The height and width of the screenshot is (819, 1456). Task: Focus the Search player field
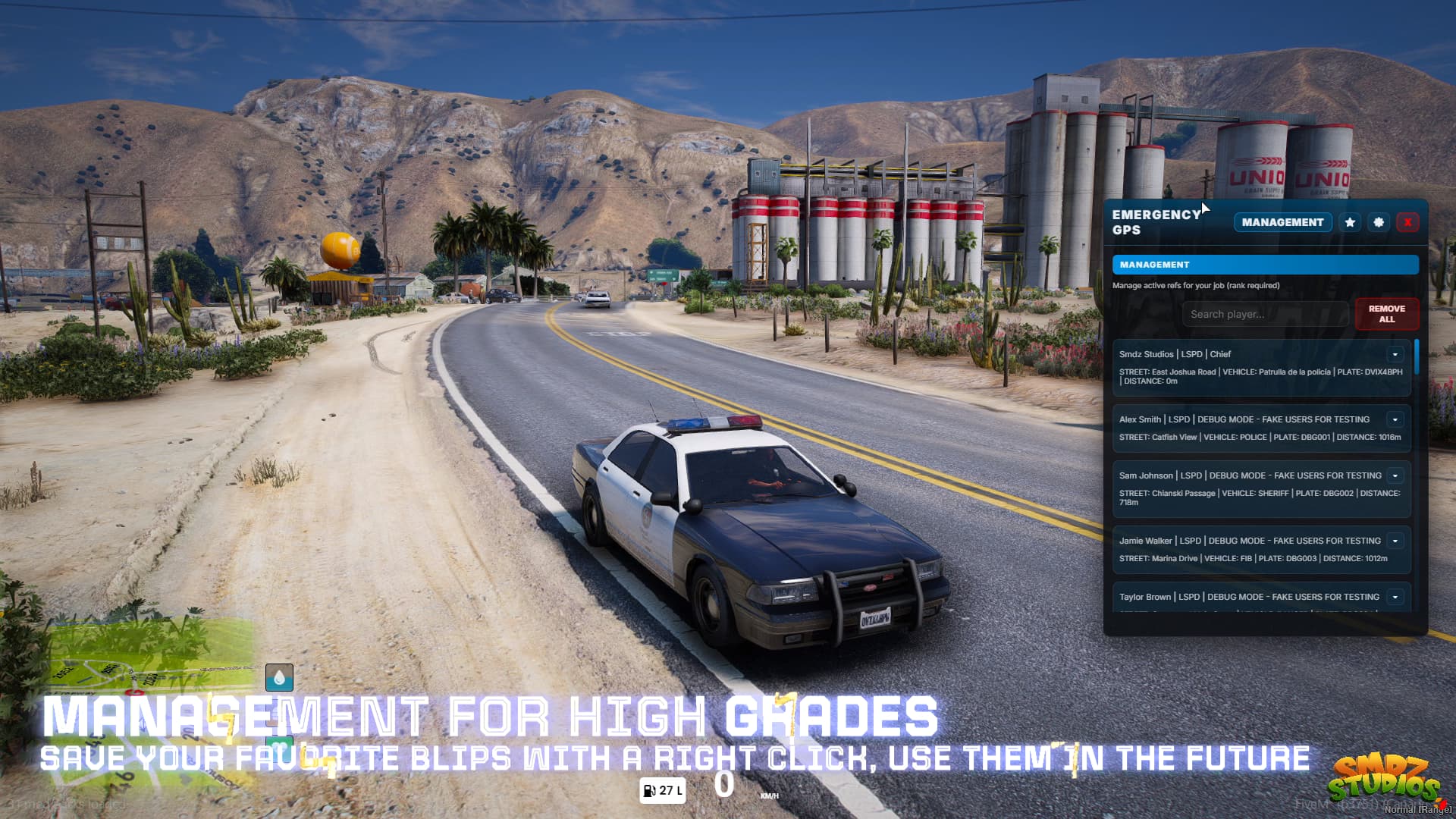click(x=1265, y=314)
